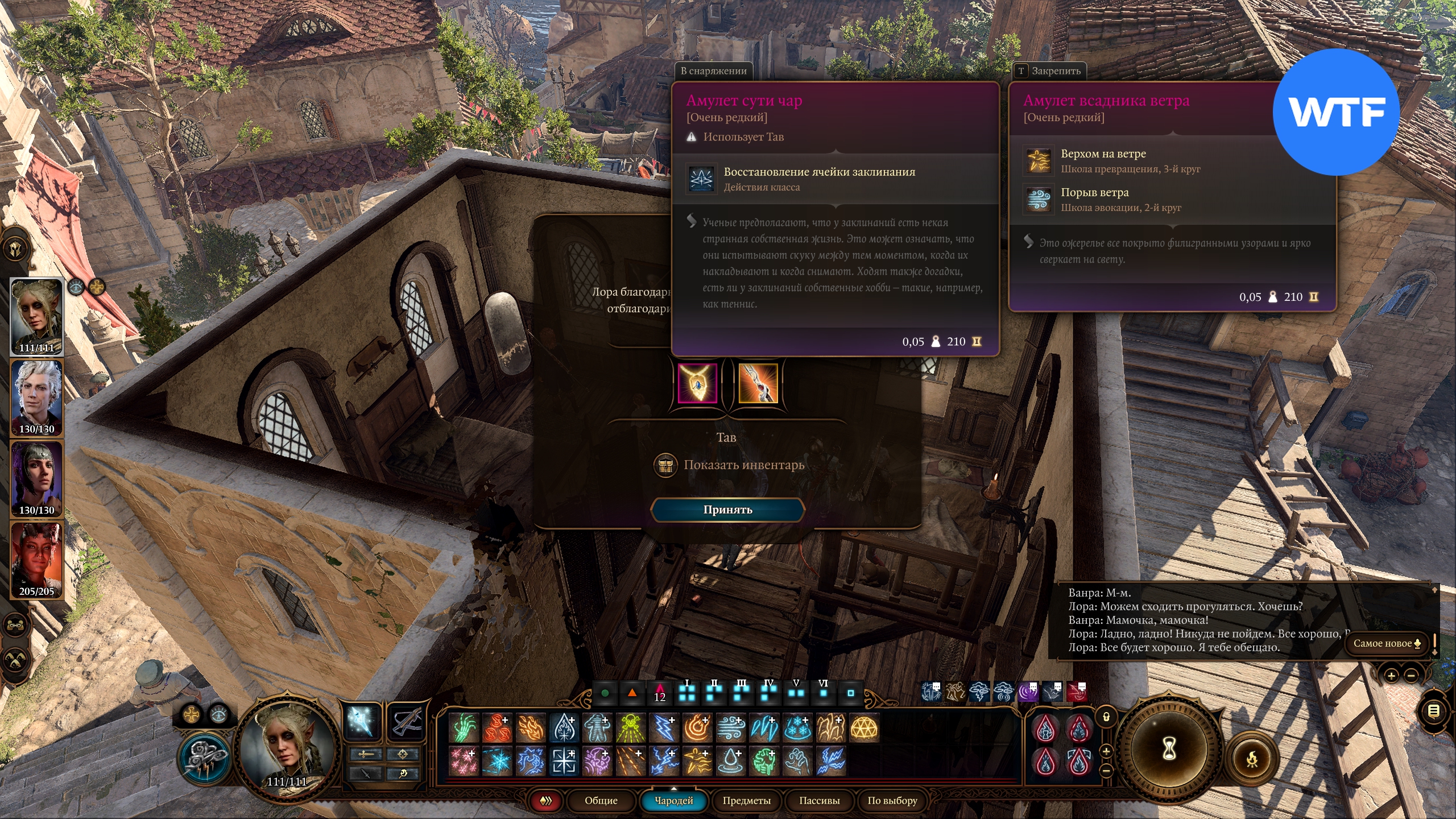Select the gold amulet reward item
Viewport: 1456px width, 819px height.
pyautogui.click(x=697, y=384)
